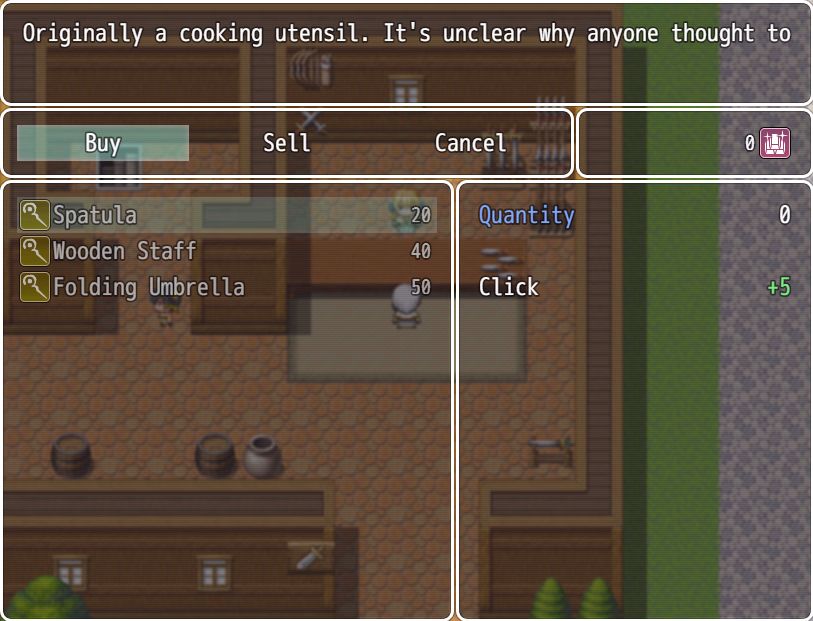The image size is (813, 621).
Task: Pick the Wooden Staff from the list
Action: [x=226, y=251]
